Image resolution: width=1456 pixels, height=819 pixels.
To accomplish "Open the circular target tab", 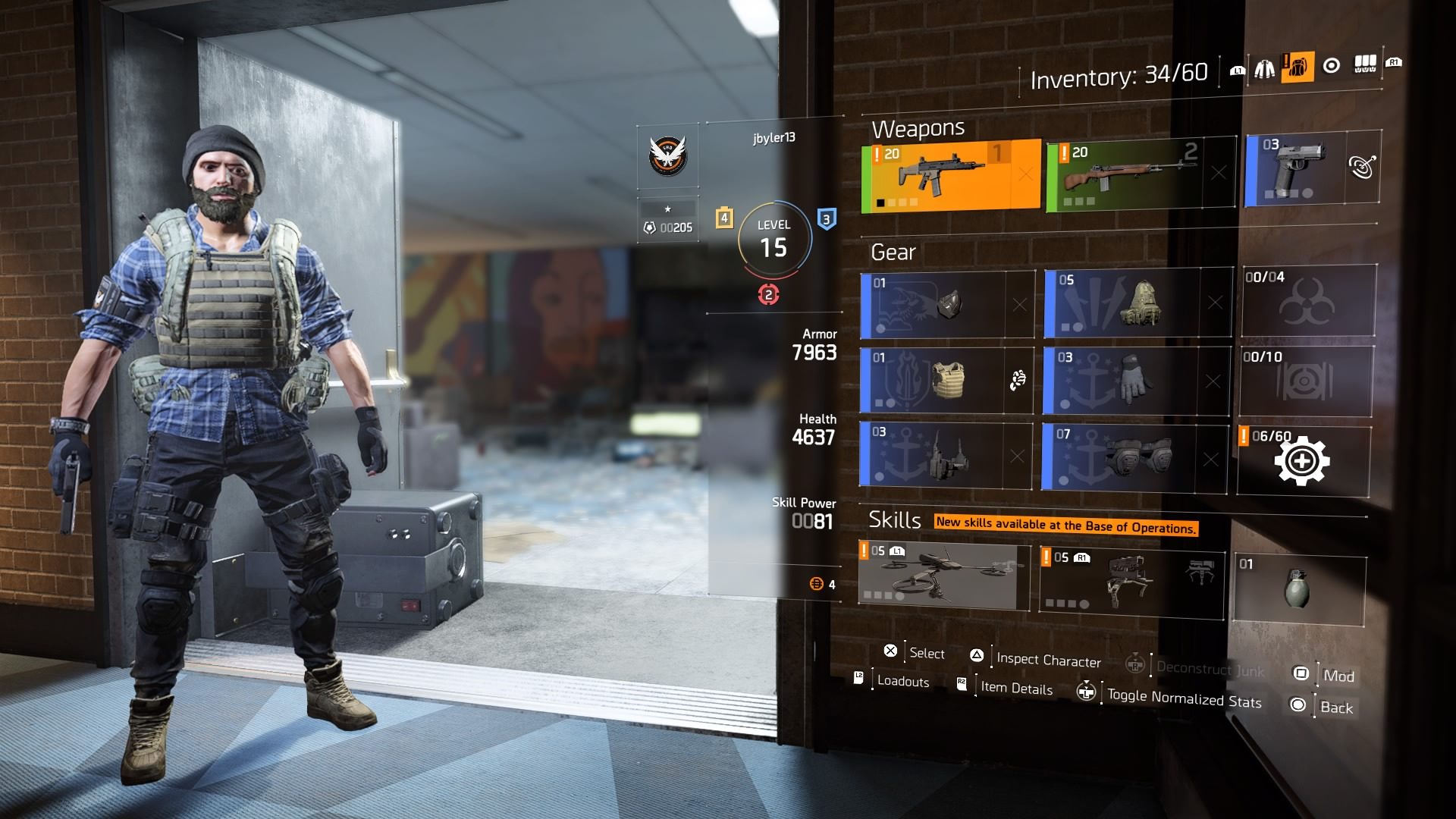I will coord(1331,66).
